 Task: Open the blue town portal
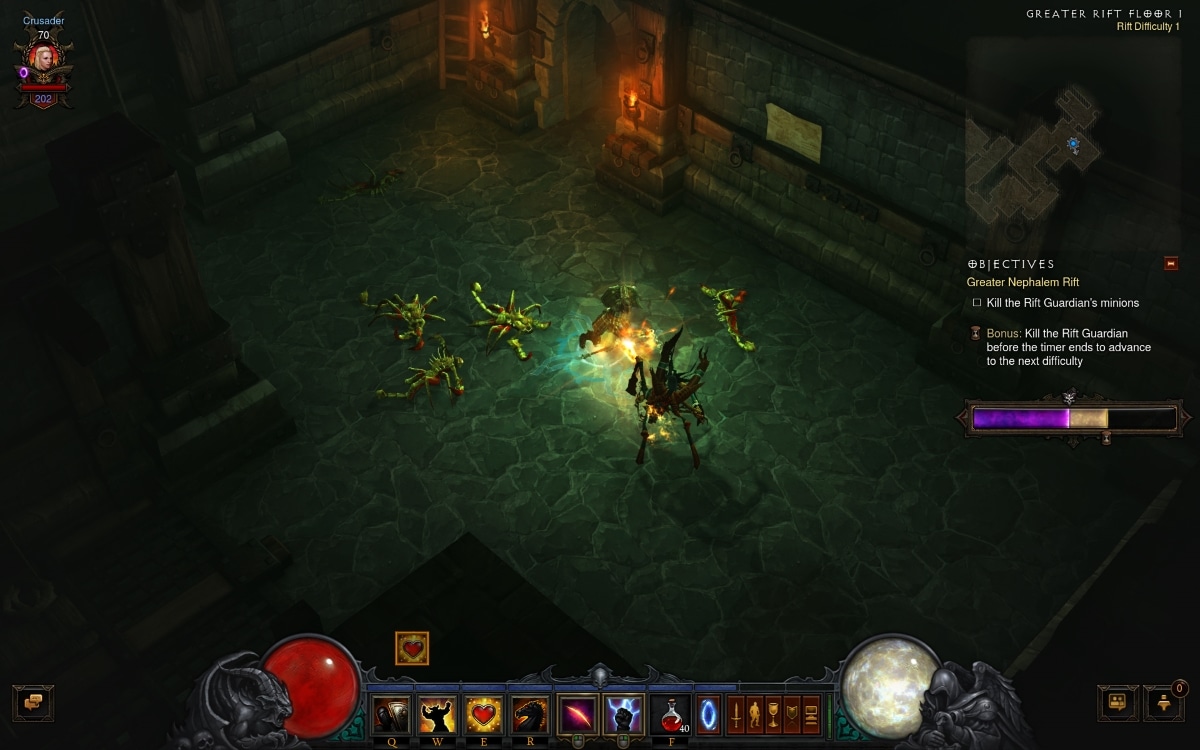pyautogui.click(x=708, y=715)
